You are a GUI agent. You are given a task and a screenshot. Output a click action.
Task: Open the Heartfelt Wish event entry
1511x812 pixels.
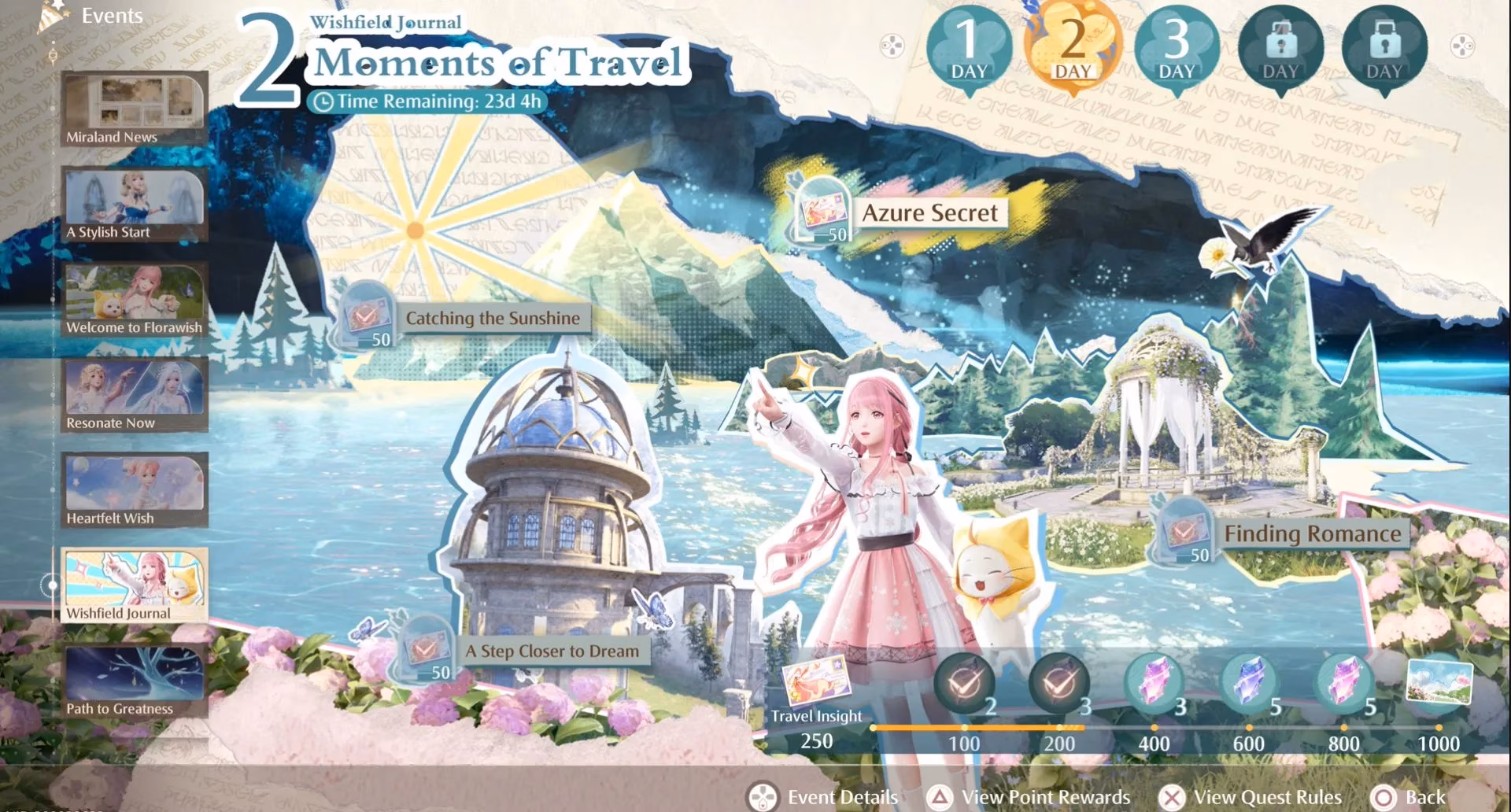(x=134, y=488)
